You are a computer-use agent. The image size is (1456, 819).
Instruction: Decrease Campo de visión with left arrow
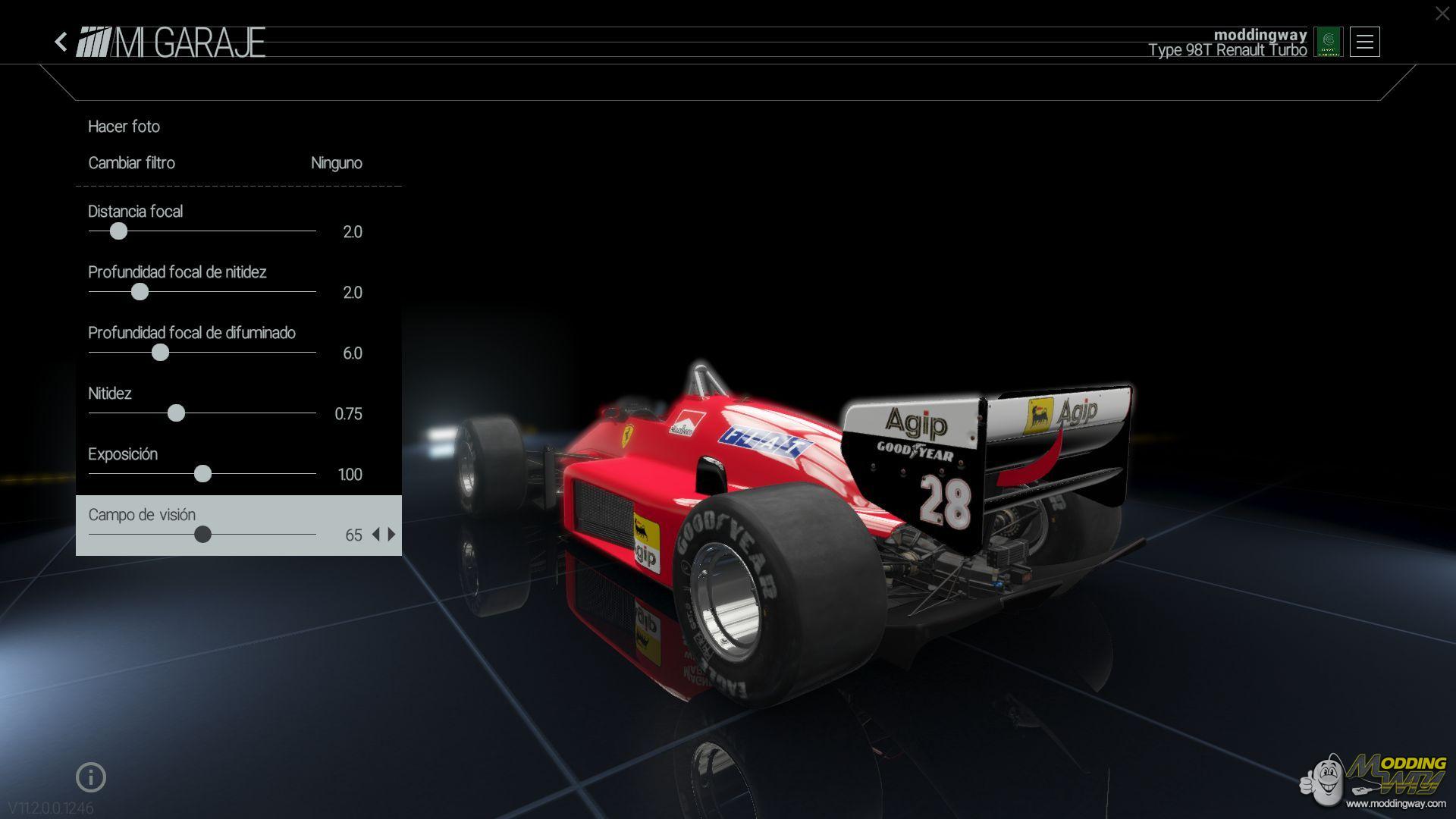tap(375, 535)
